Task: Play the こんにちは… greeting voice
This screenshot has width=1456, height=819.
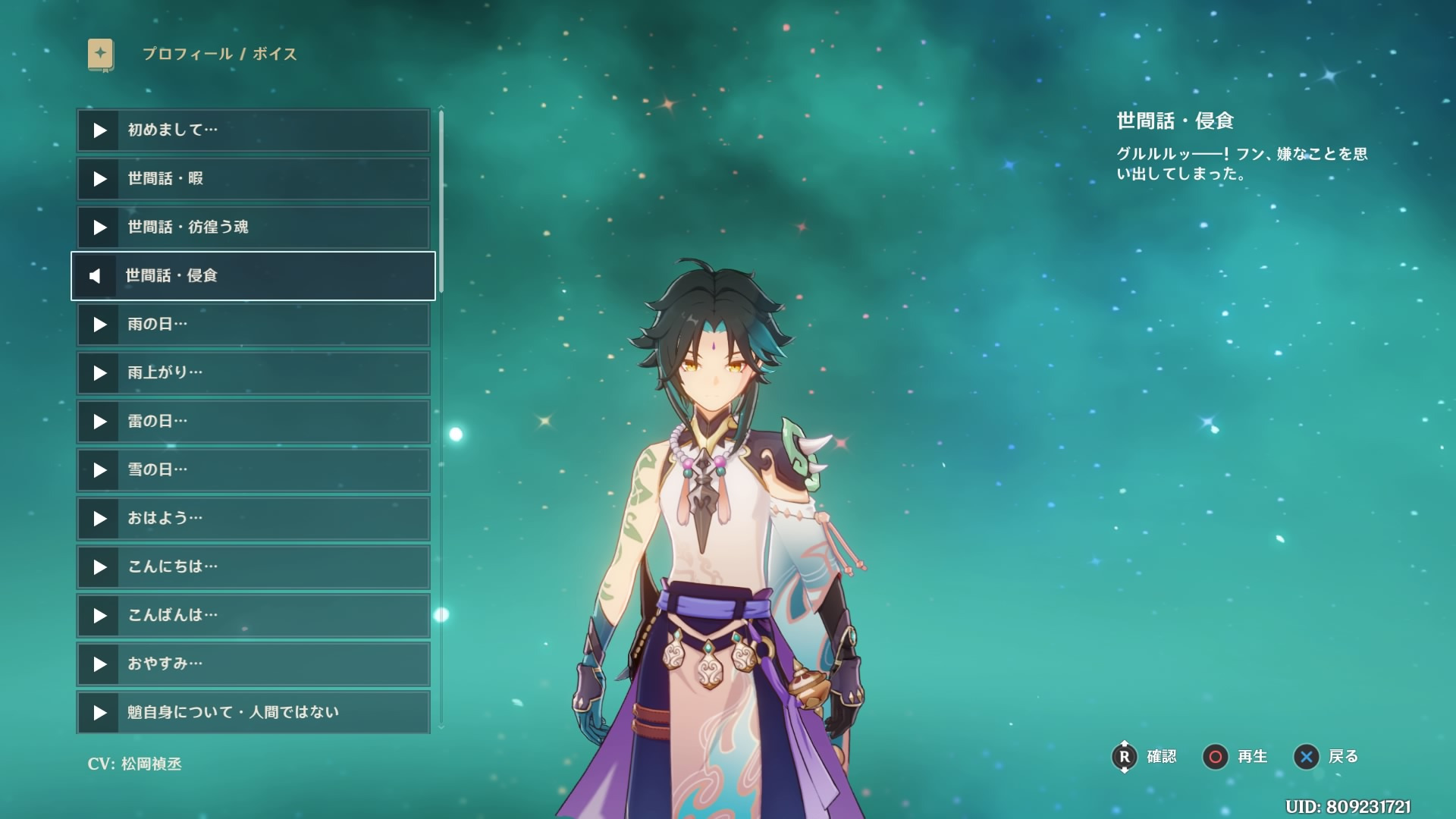Action: (253, 567)
